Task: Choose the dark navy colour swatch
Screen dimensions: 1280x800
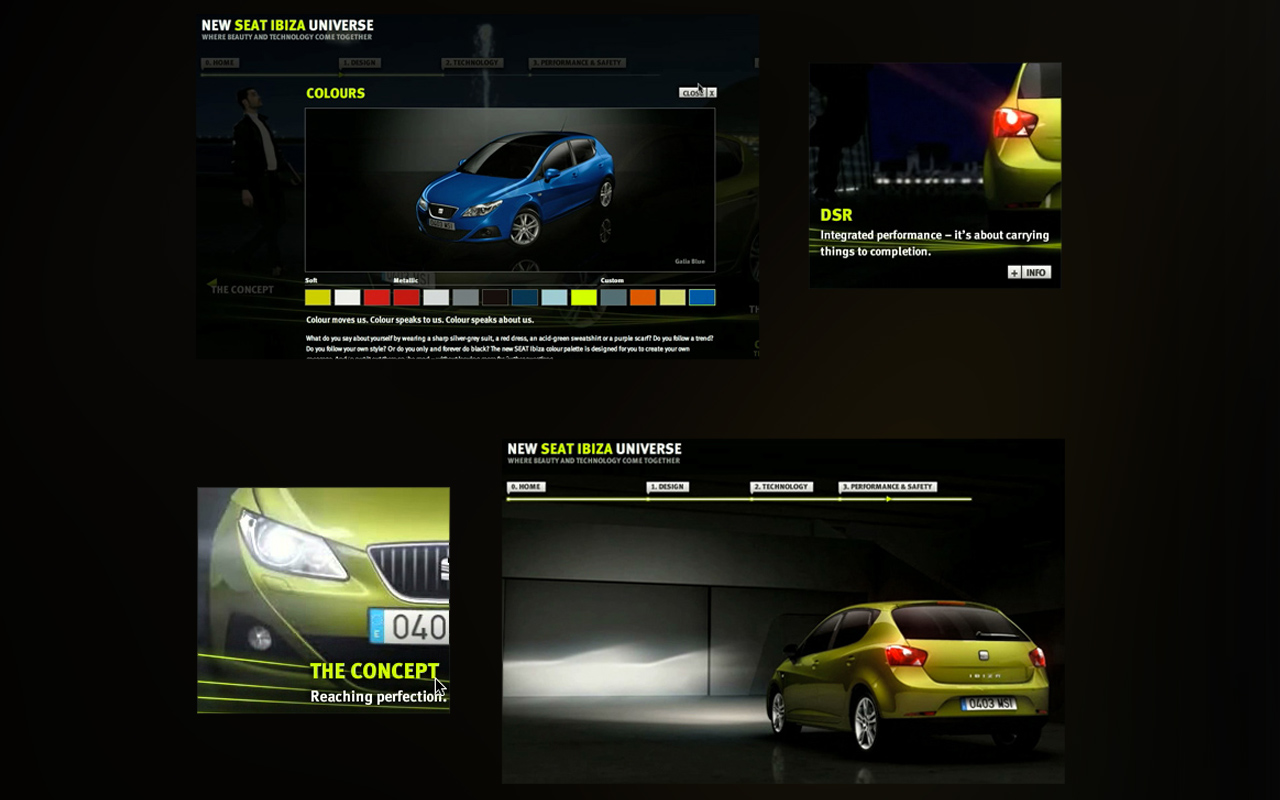Action: click(525, 297)
